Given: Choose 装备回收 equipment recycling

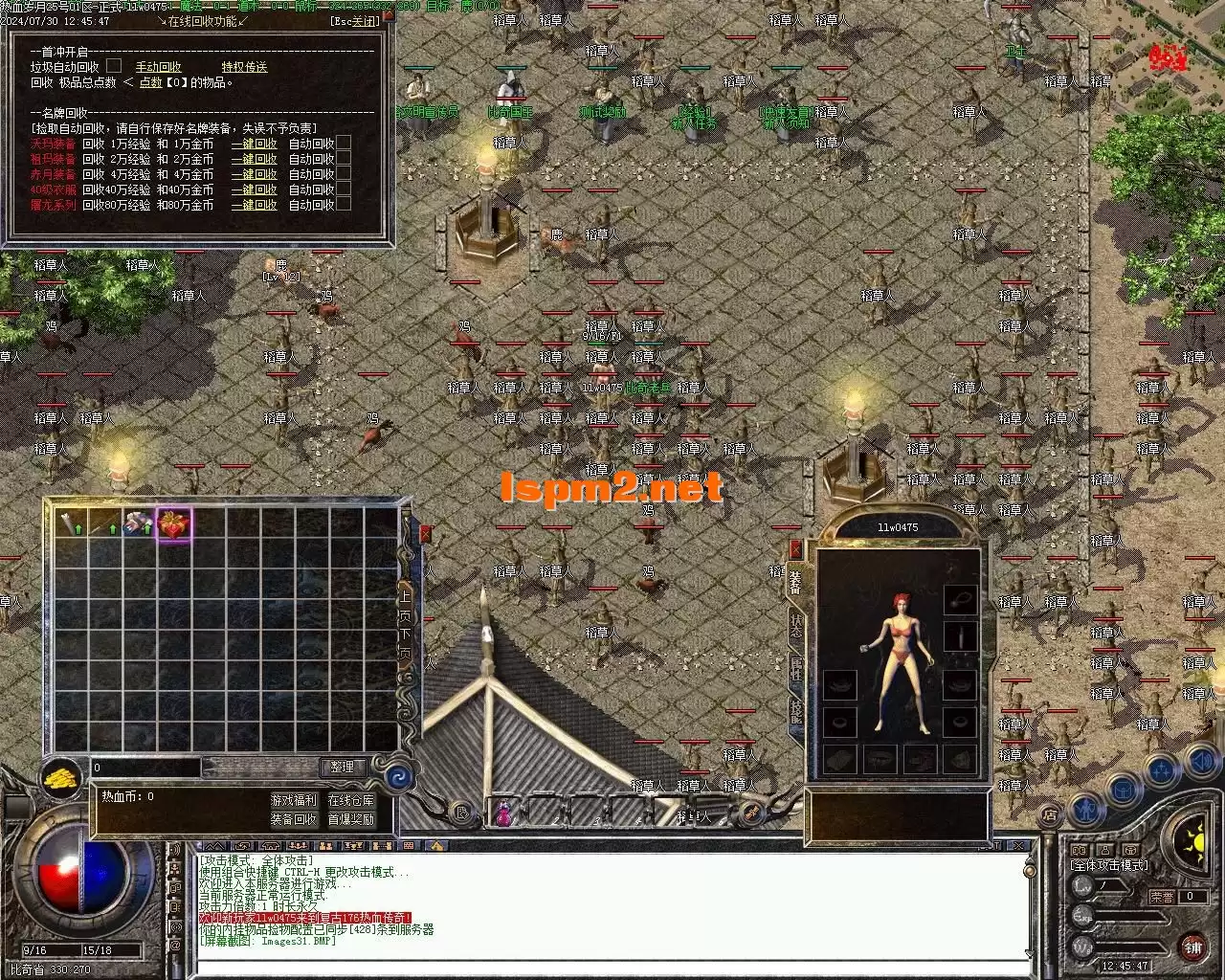Looking at the screenshot, I should point(294,819).
